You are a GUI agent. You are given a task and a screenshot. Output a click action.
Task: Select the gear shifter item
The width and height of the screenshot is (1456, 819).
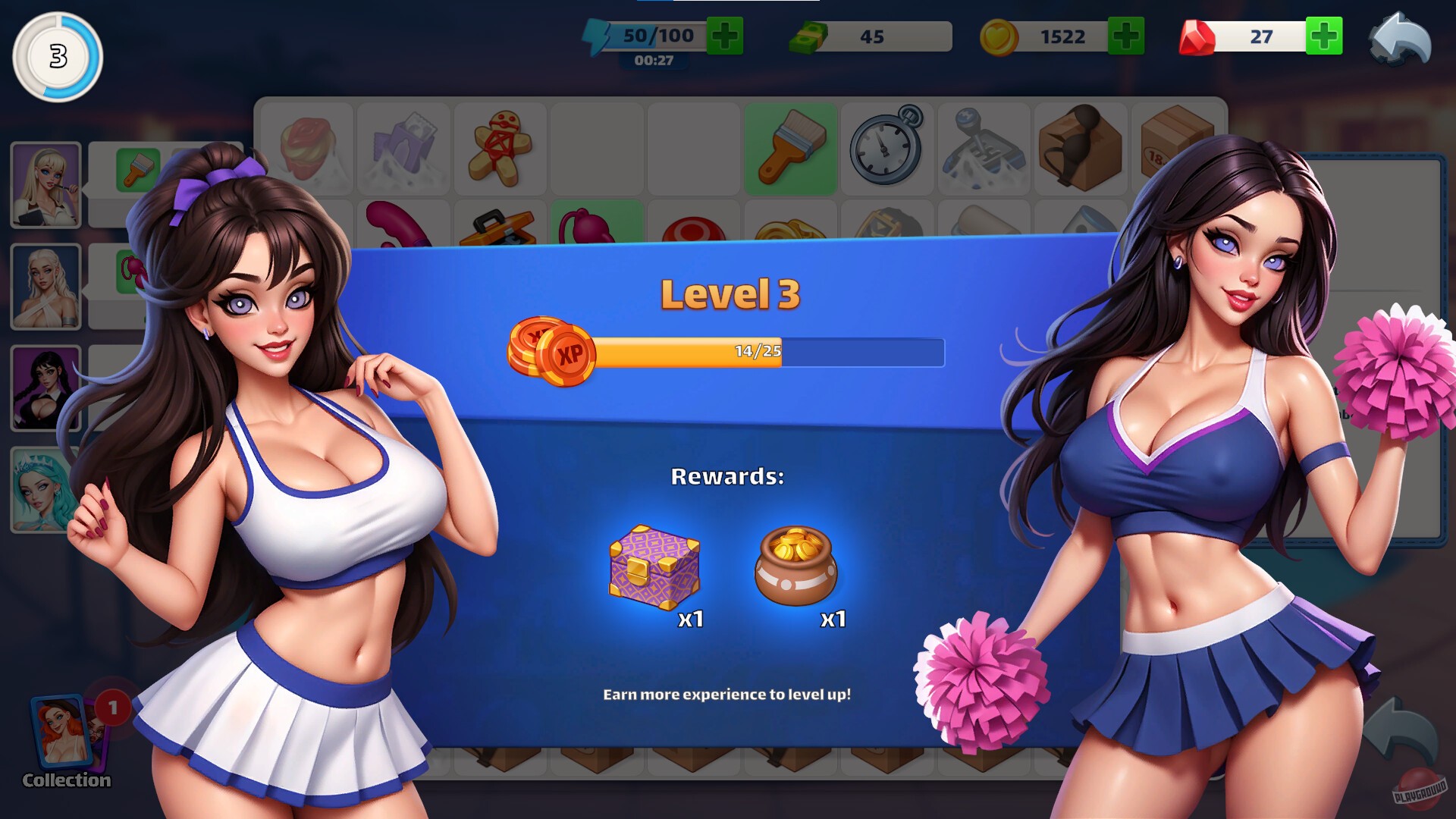(x=984, y=149)
